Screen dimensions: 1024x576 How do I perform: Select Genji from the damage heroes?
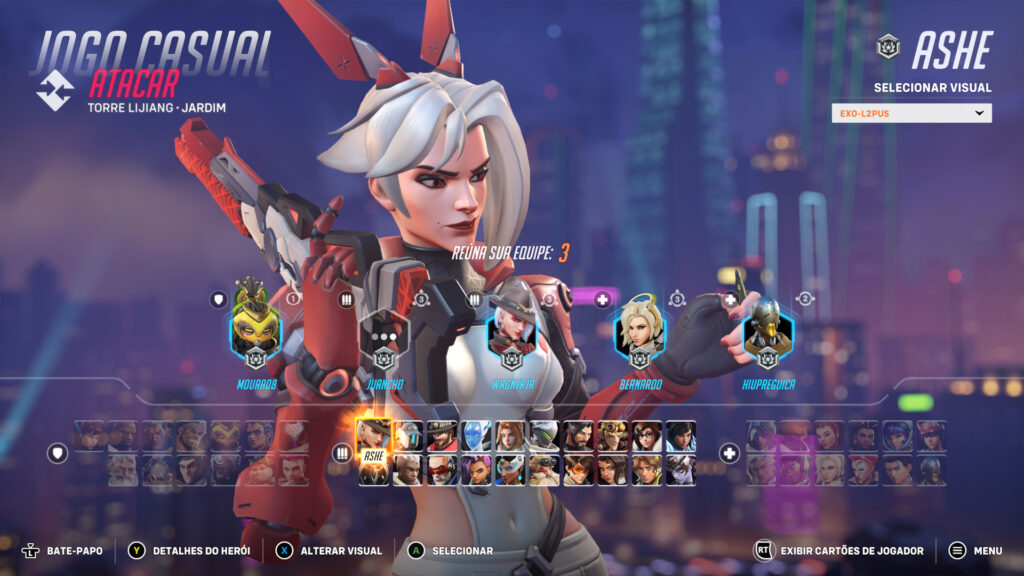pyautogui.click(x=544, y=436)
